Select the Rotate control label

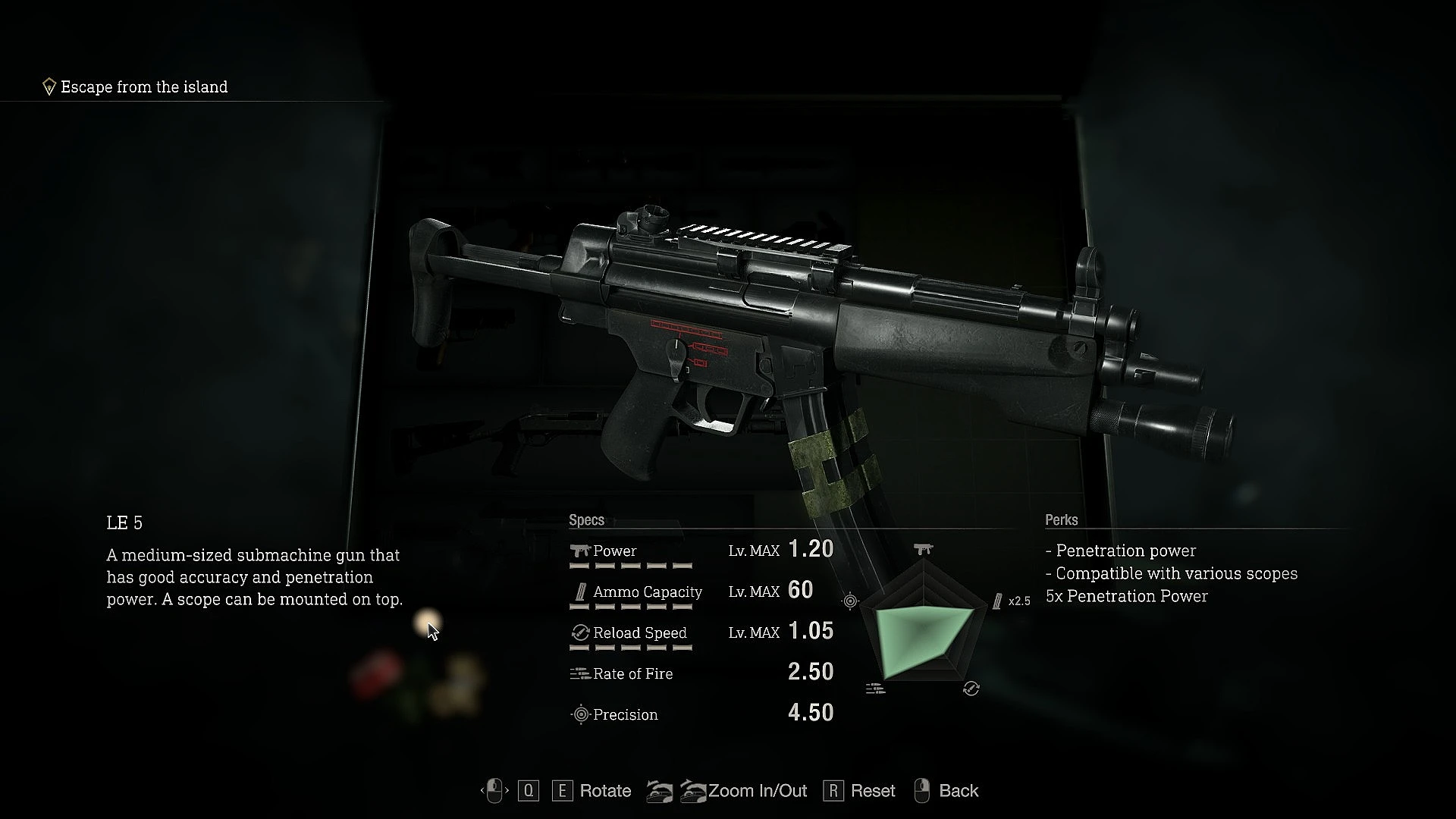click(604, 791)
